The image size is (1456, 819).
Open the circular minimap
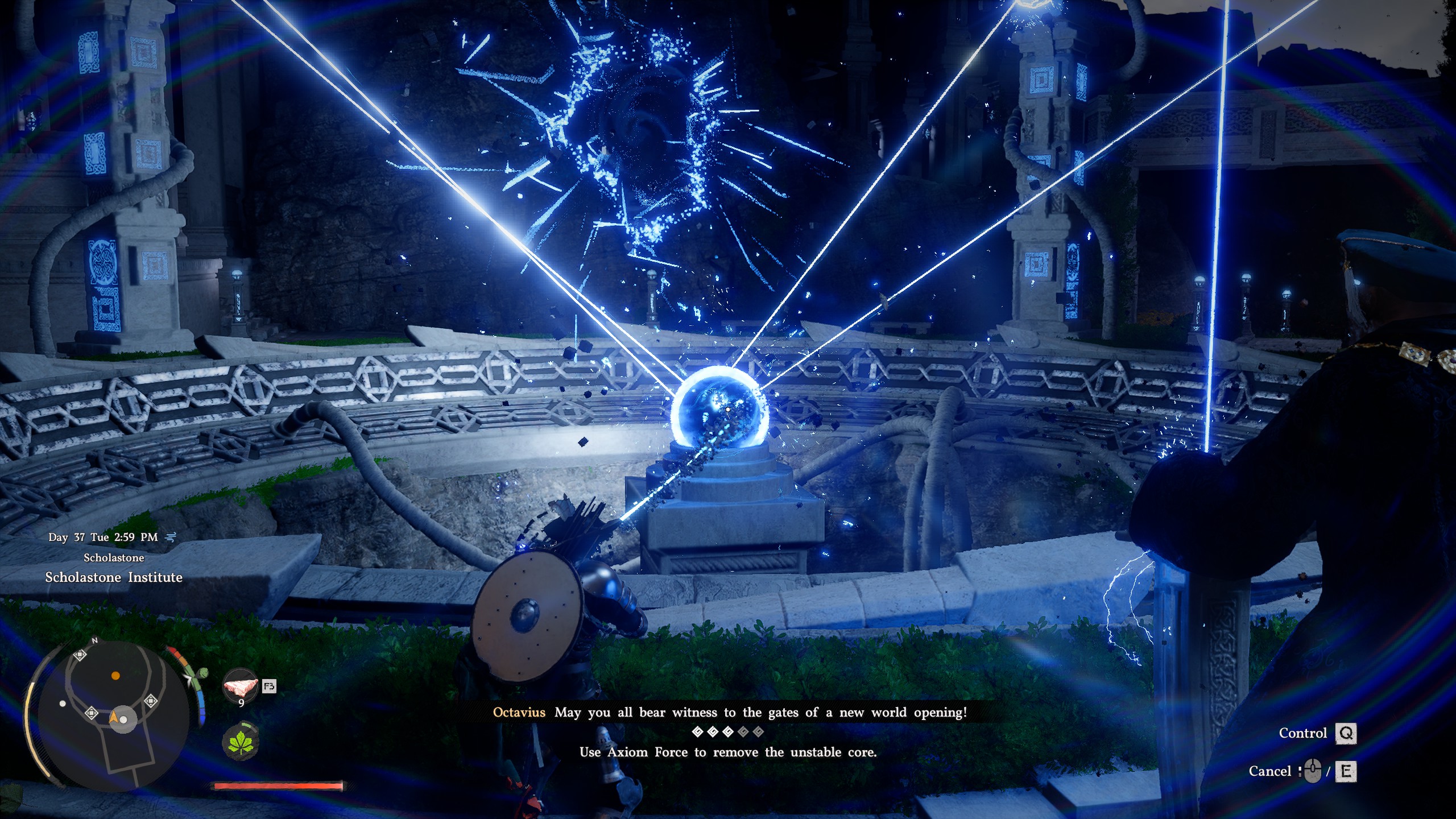point(114,714)
